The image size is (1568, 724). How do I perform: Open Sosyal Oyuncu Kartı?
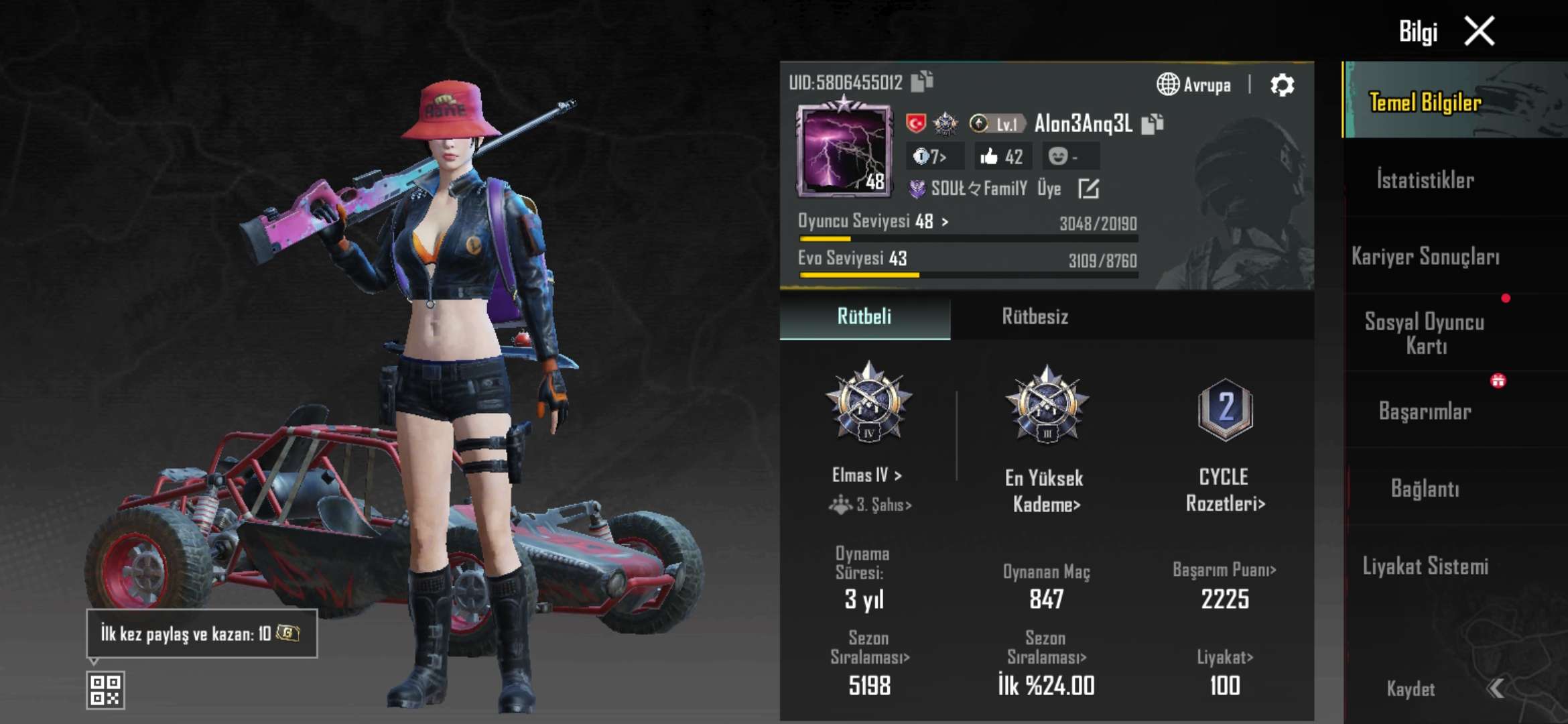[x=1425, y=333]
